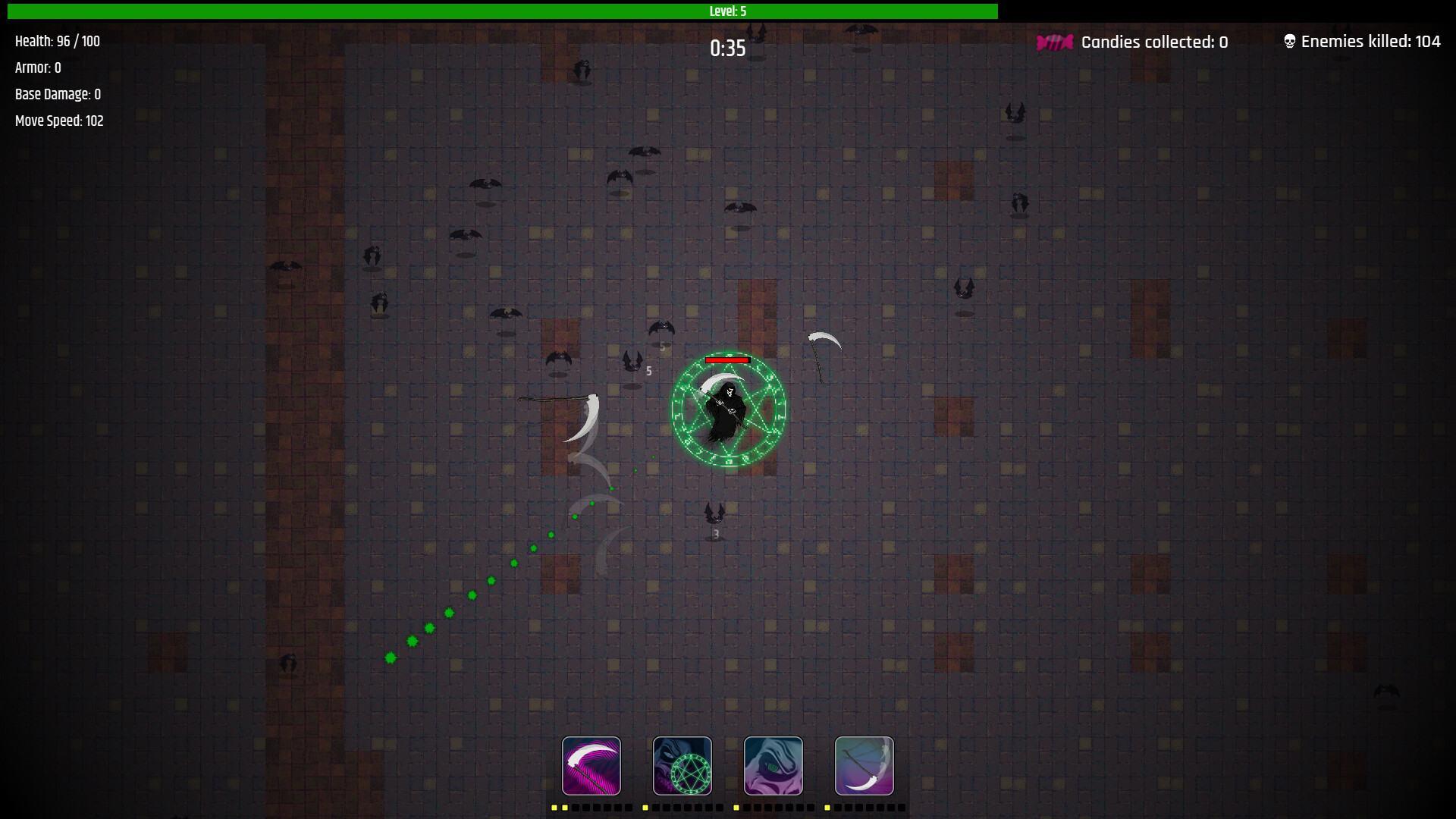Viewport: 1456px width, 819px height.
Task: Click the skull icon beside Enemies killed
Action: click(1288, 40)
